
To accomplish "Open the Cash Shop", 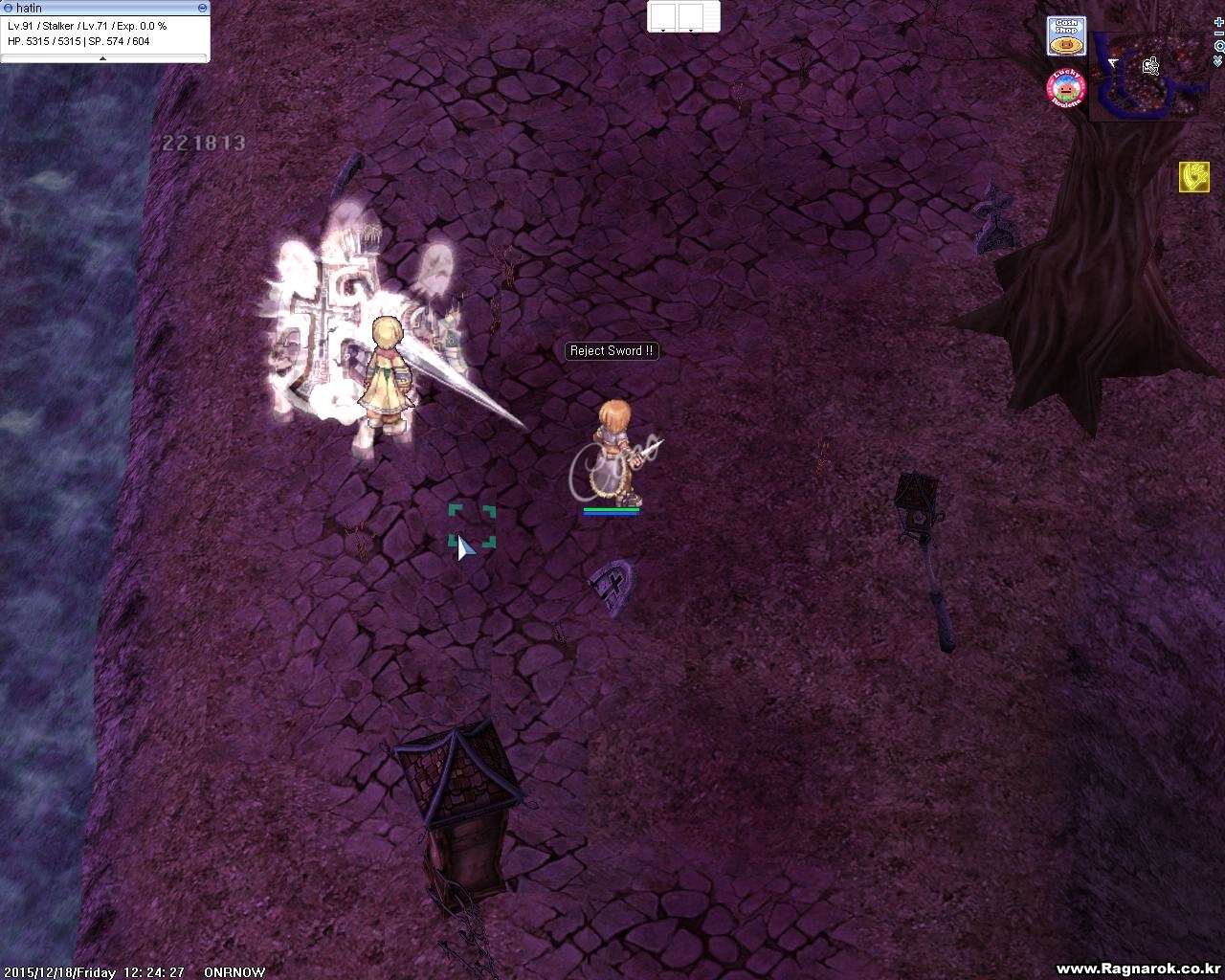I will tap(1065, 36).
